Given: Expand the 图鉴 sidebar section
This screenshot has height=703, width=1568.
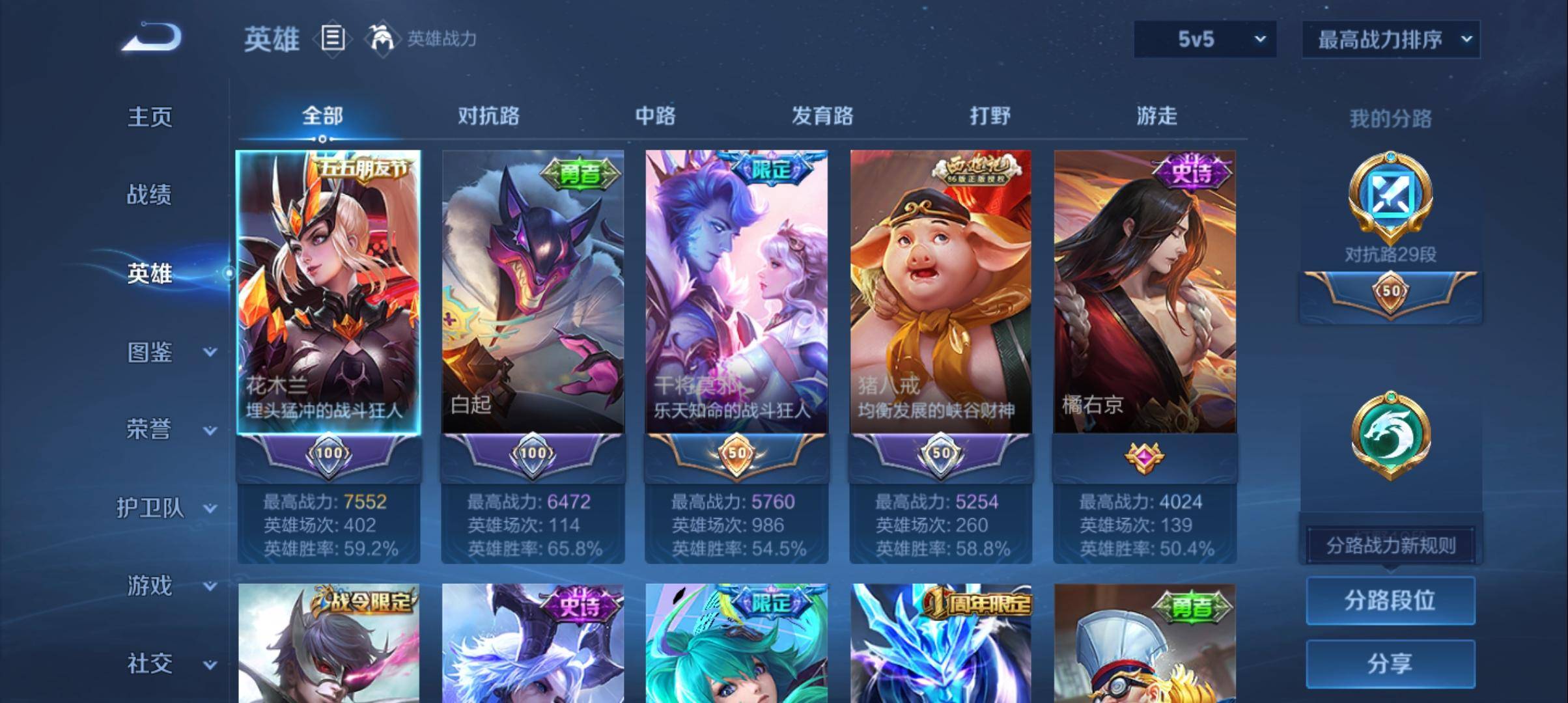Looking at the screenshot, I should pyautogui.click(x=151, y=353).
